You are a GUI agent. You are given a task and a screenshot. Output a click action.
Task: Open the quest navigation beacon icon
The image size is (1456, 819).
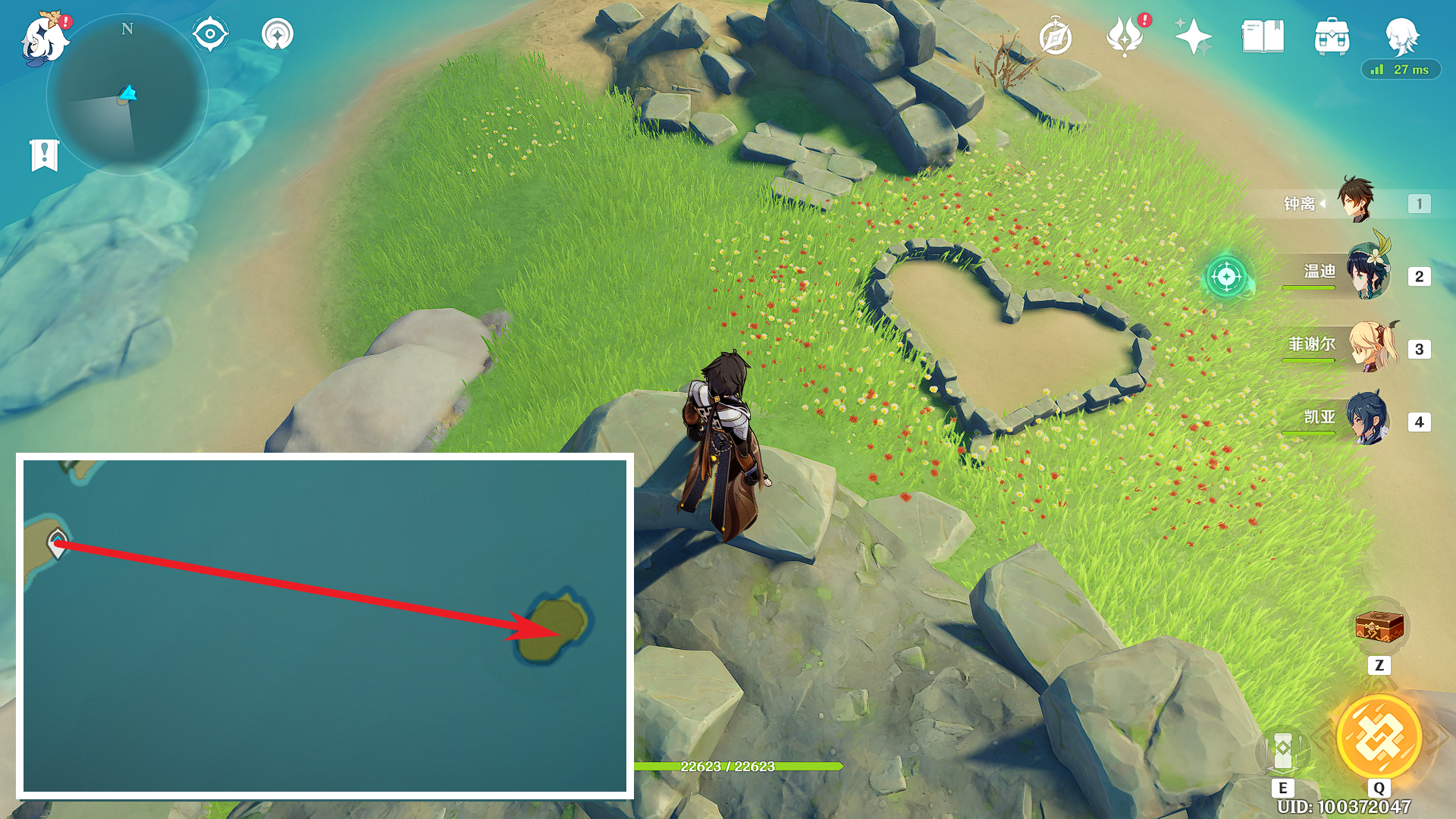pyautogui.click(x=278, y=34)
